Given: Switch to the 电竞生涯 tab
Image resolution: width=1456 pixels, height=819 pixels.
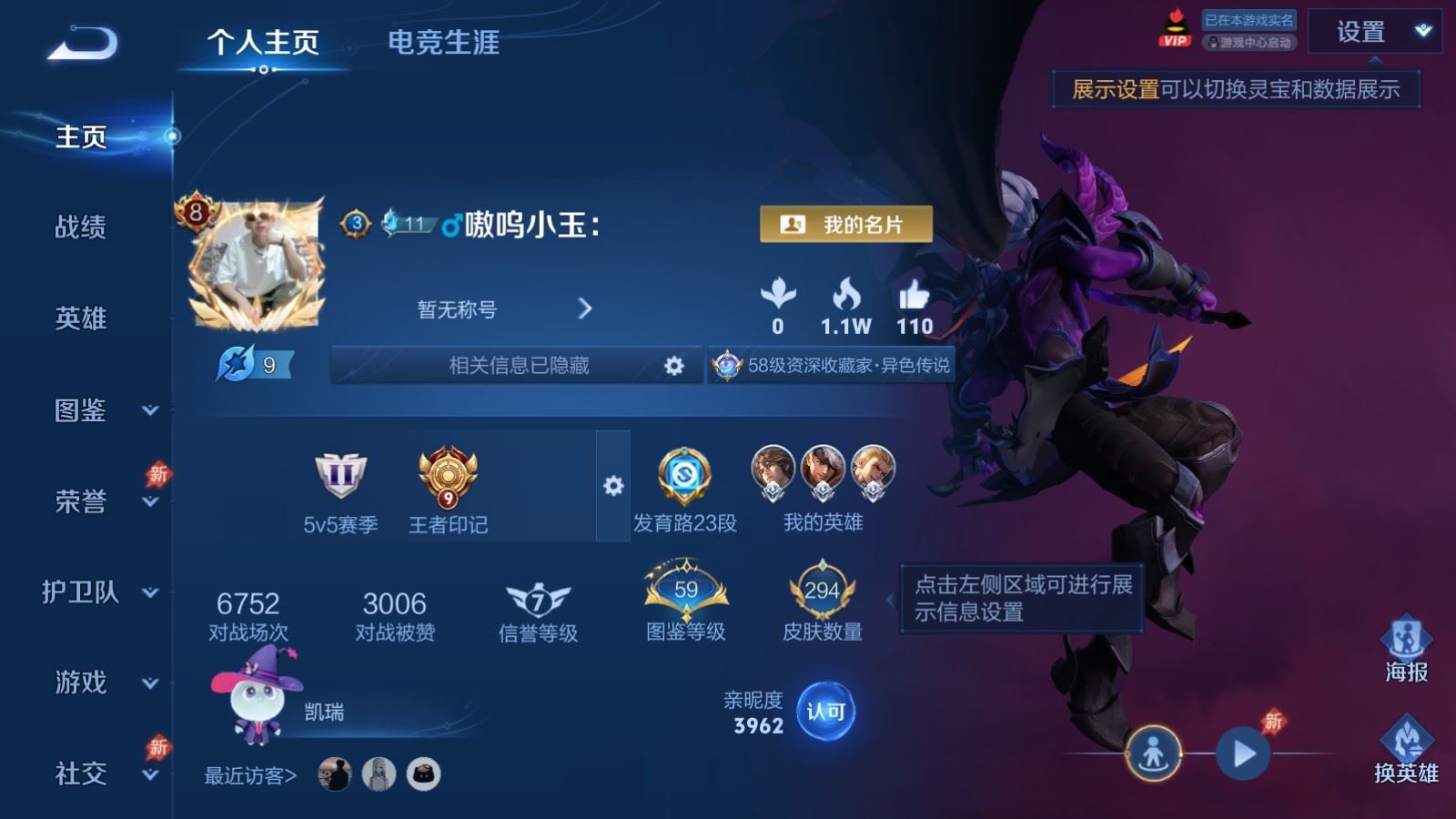Looking at the screenshot, I should click(443, 43).
